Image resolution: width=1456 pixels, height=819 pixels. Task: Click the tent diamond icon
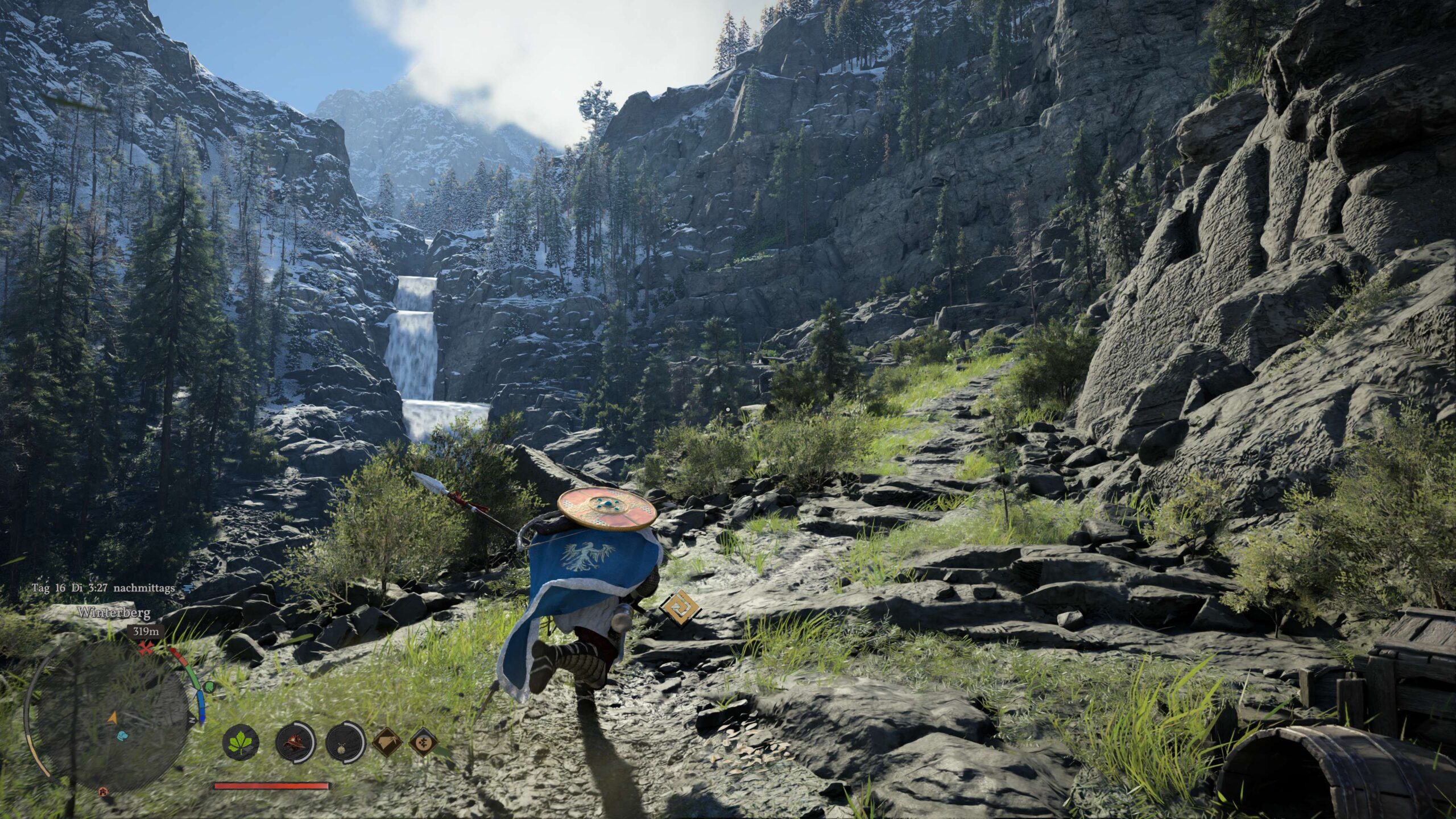click(x=387, y=742)
